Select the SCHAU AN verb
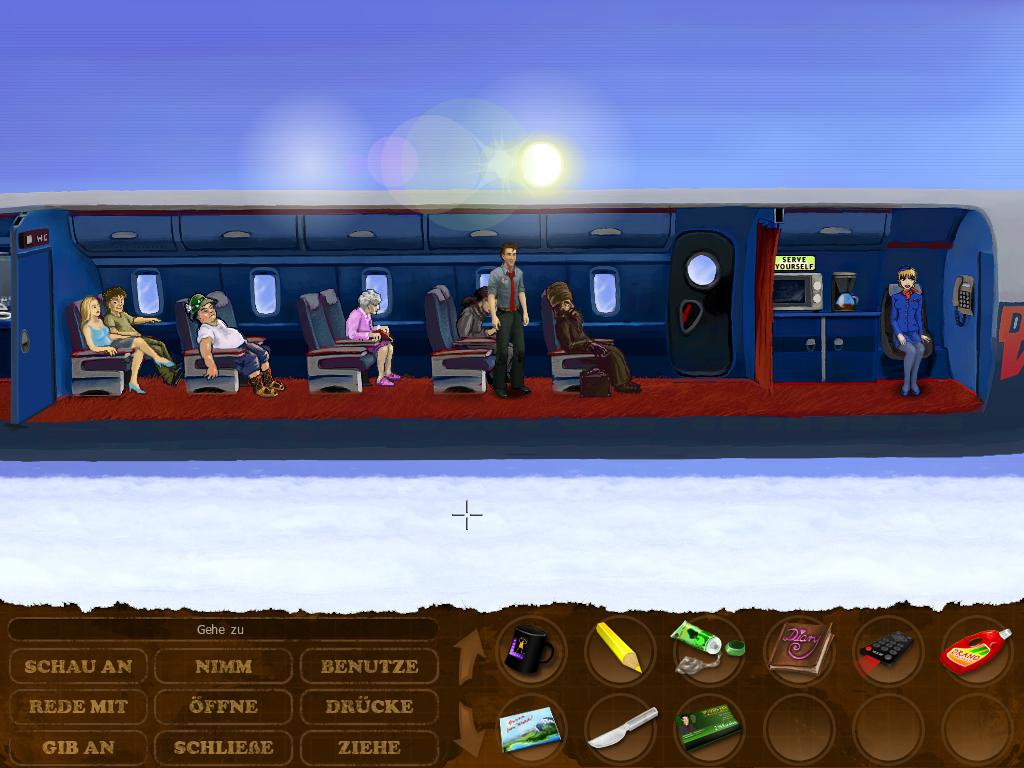 click(78, 666)
